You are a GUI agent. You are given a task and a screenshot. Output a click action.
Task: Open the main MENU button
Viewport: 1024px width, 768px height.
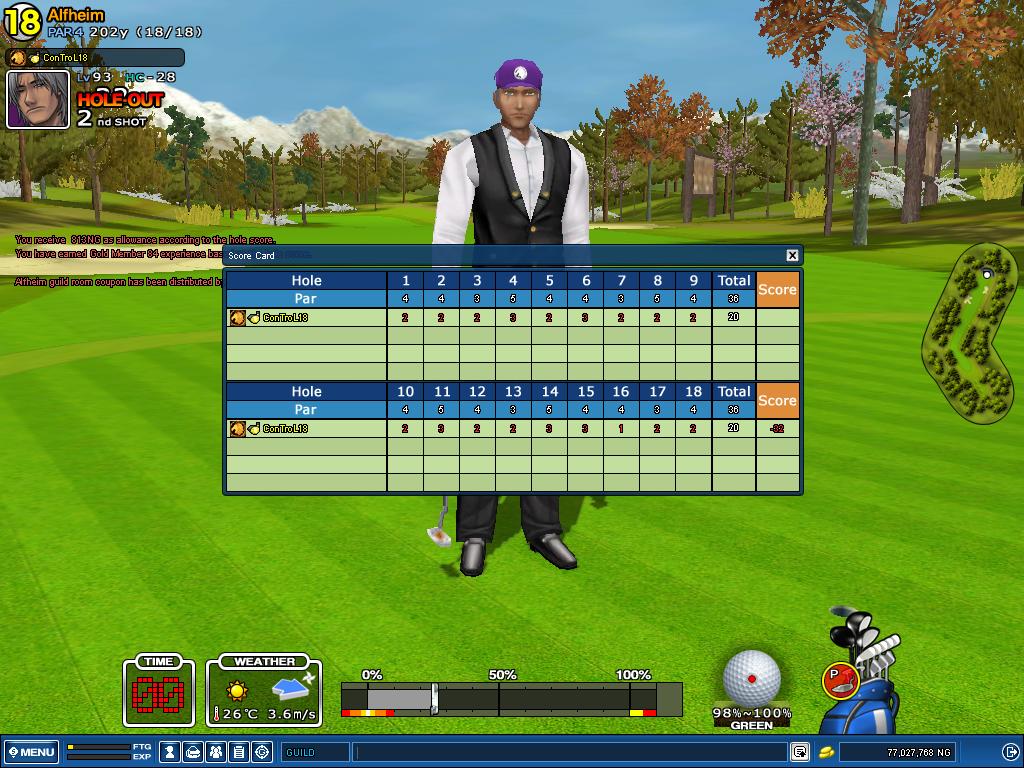coord(31,752)
